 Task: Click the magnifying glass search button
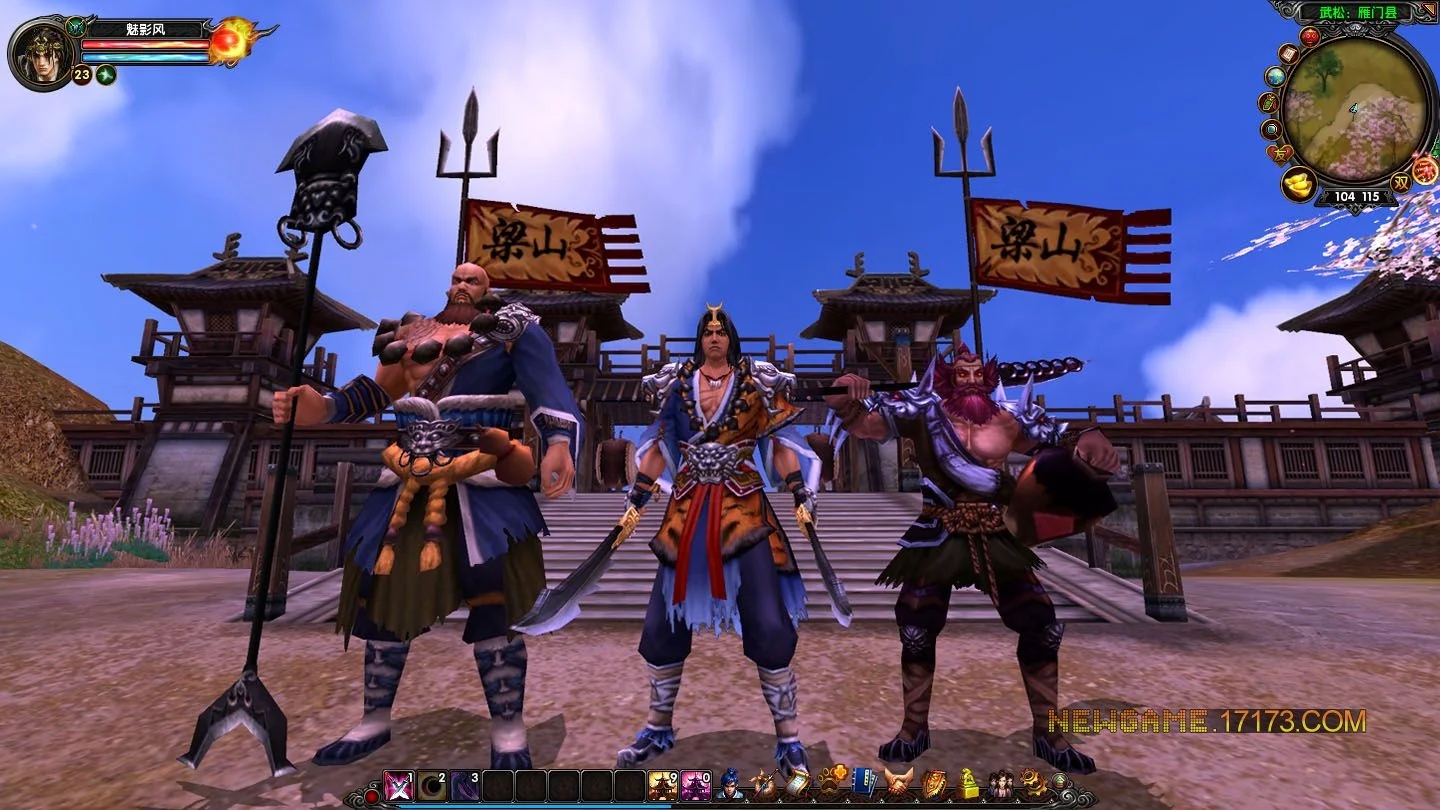[x=1271, y=129]
